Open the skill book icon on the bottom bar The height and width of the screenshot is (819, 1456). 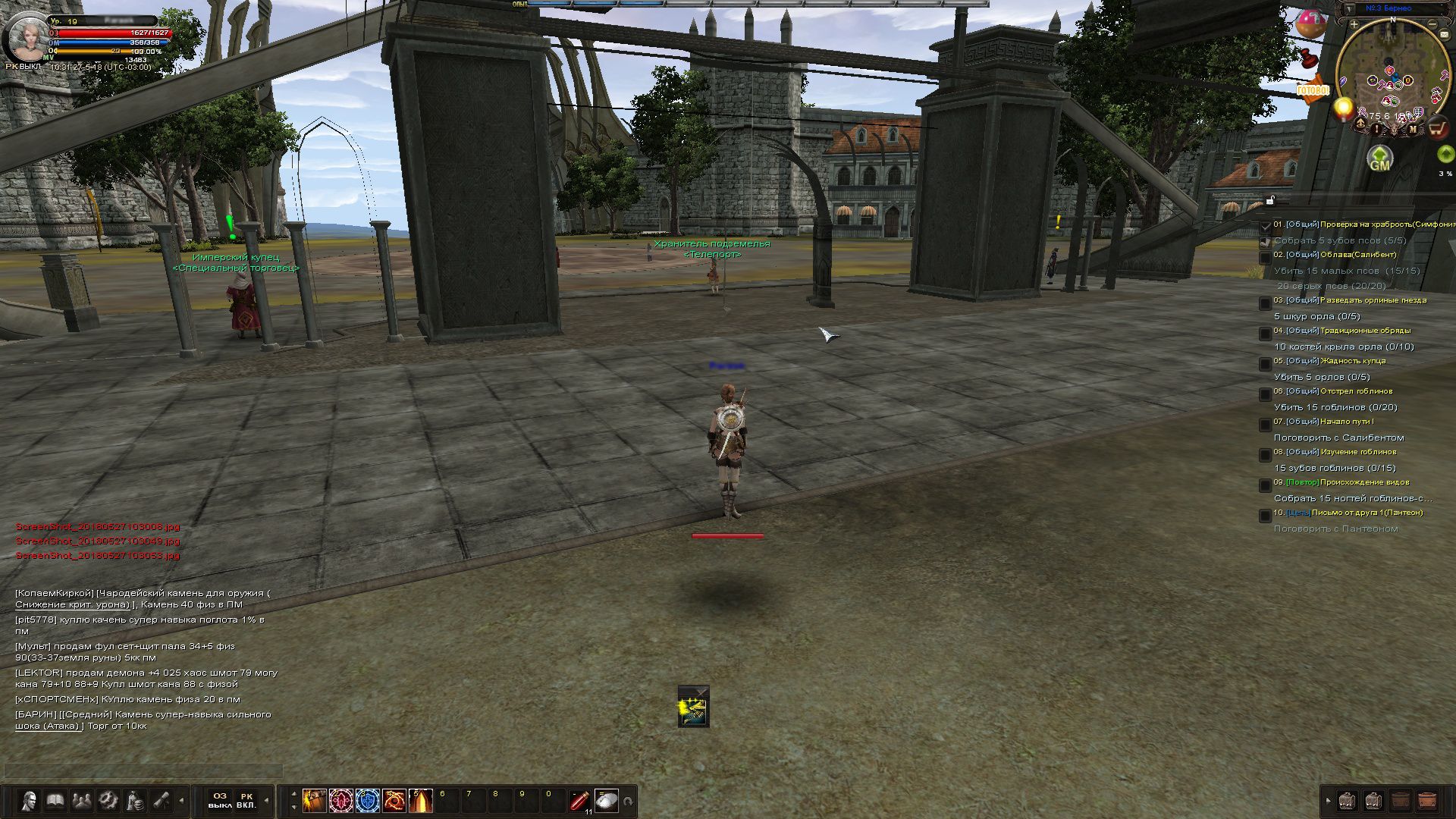[x=54, y=801]
